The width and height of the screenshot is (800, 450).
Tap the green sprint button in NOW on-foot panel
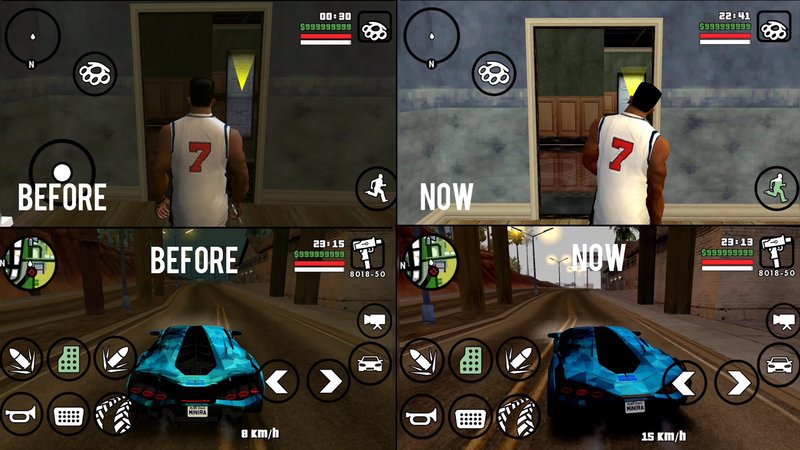(x=776, y=187)
